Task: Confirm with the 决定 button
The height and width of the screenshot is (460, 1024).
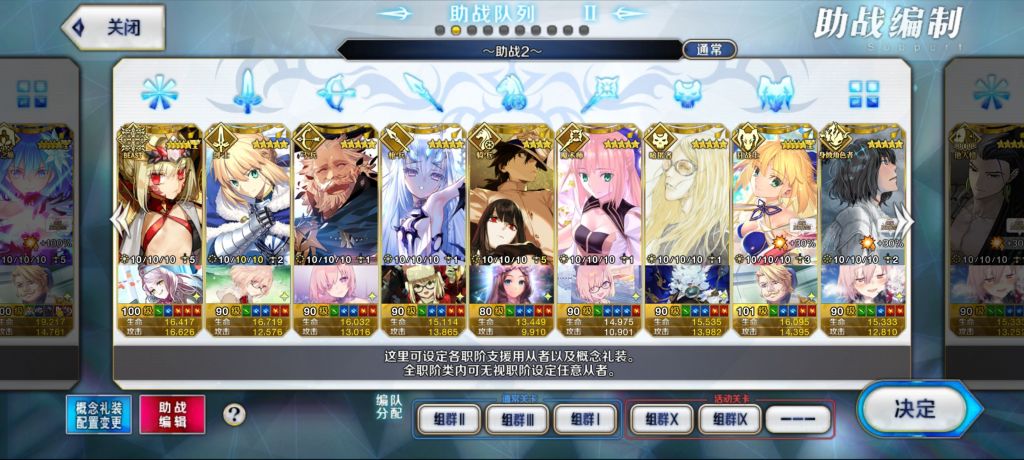Action: click(912, 408)
